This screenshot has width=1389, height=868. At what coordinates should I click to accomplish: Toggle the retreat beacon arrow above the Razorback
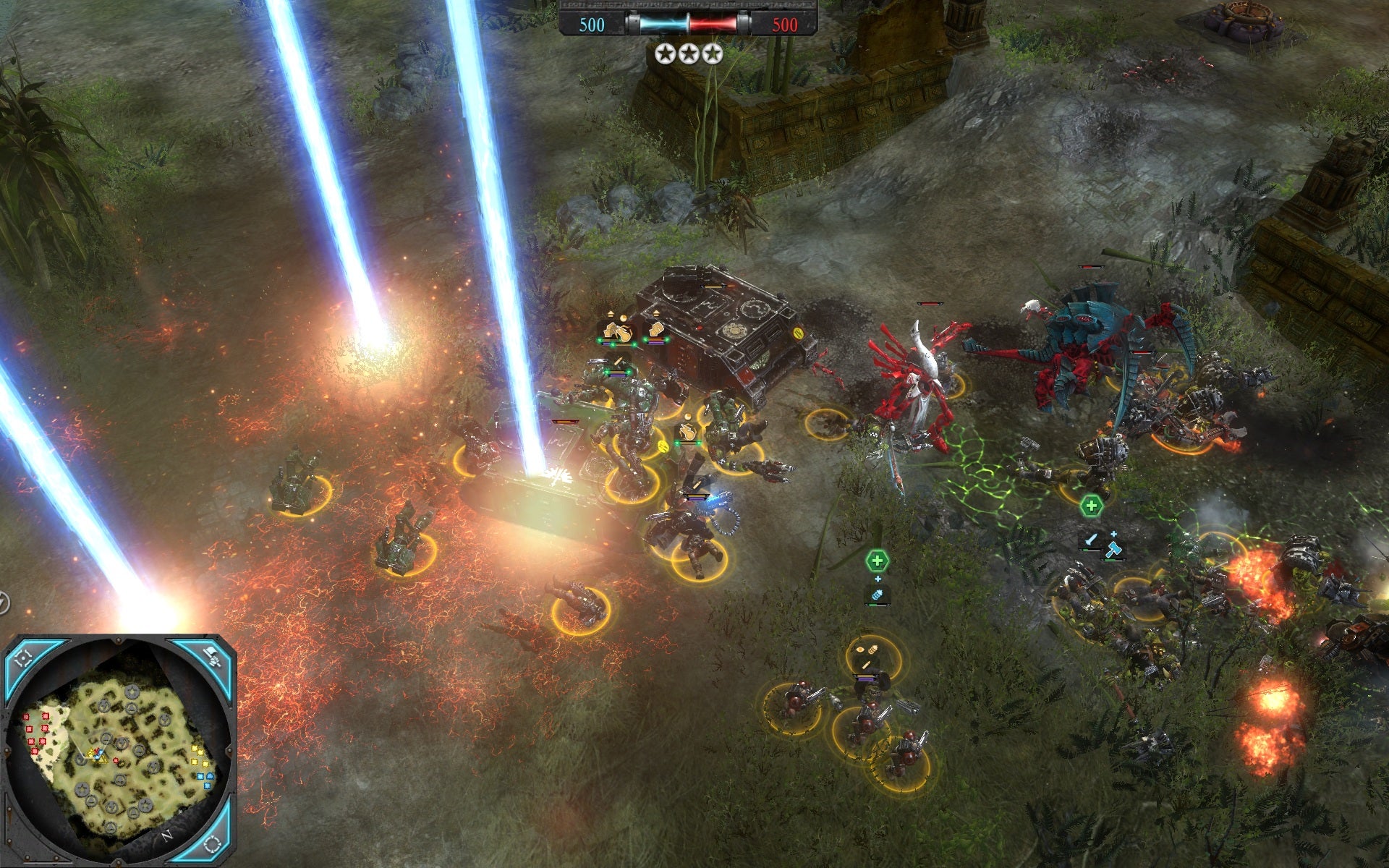coord(656,312)
